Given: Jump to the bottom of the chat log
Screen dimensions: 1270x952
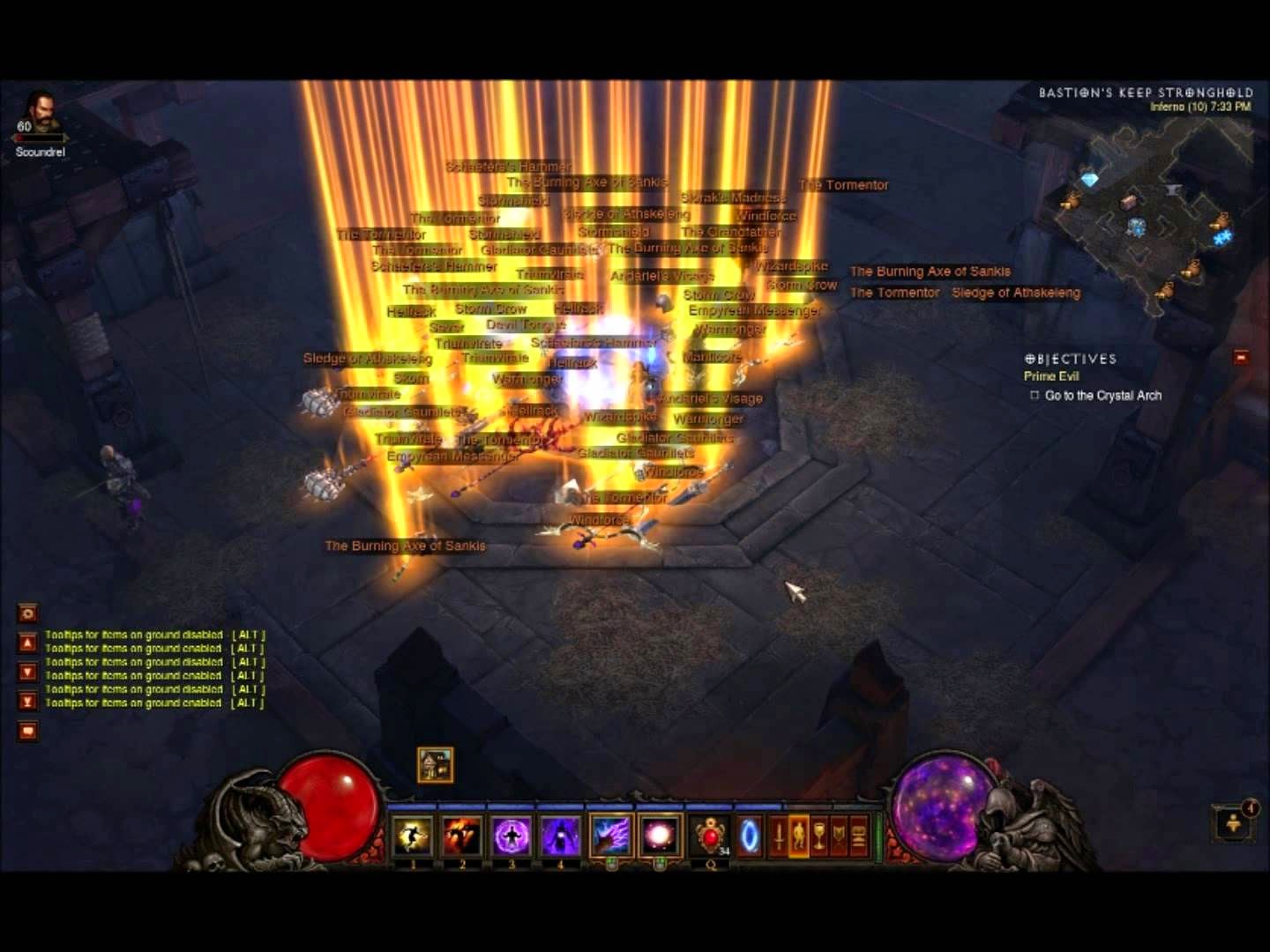Looking at the screenshot, I should click(x=27, y=702).
